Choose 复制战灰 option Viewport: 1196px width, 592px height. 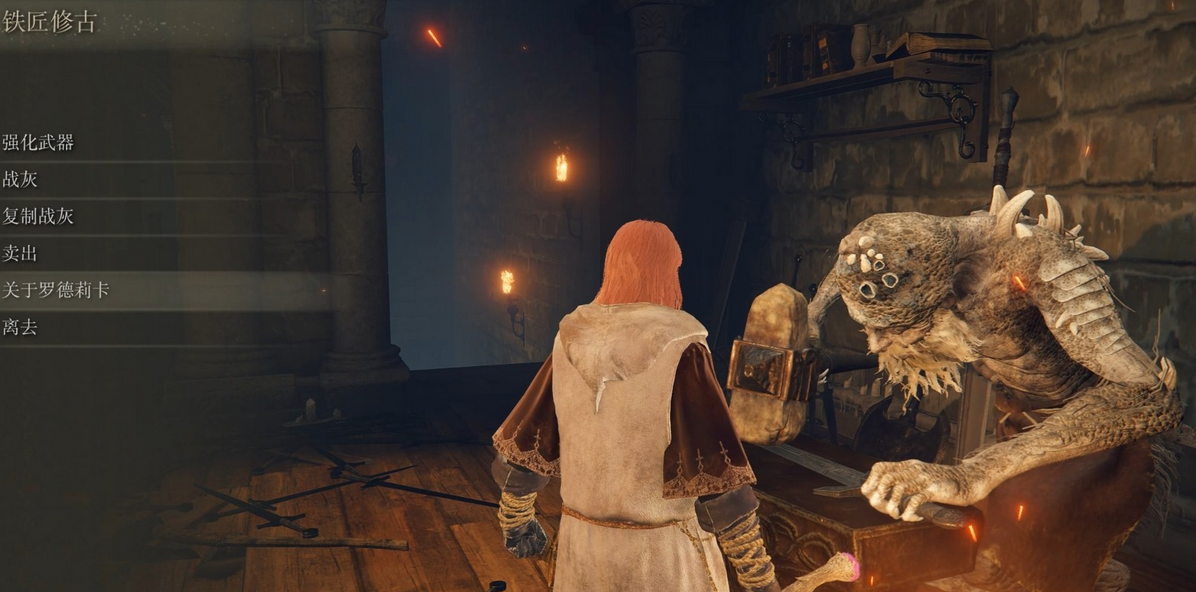coord(40,216)
